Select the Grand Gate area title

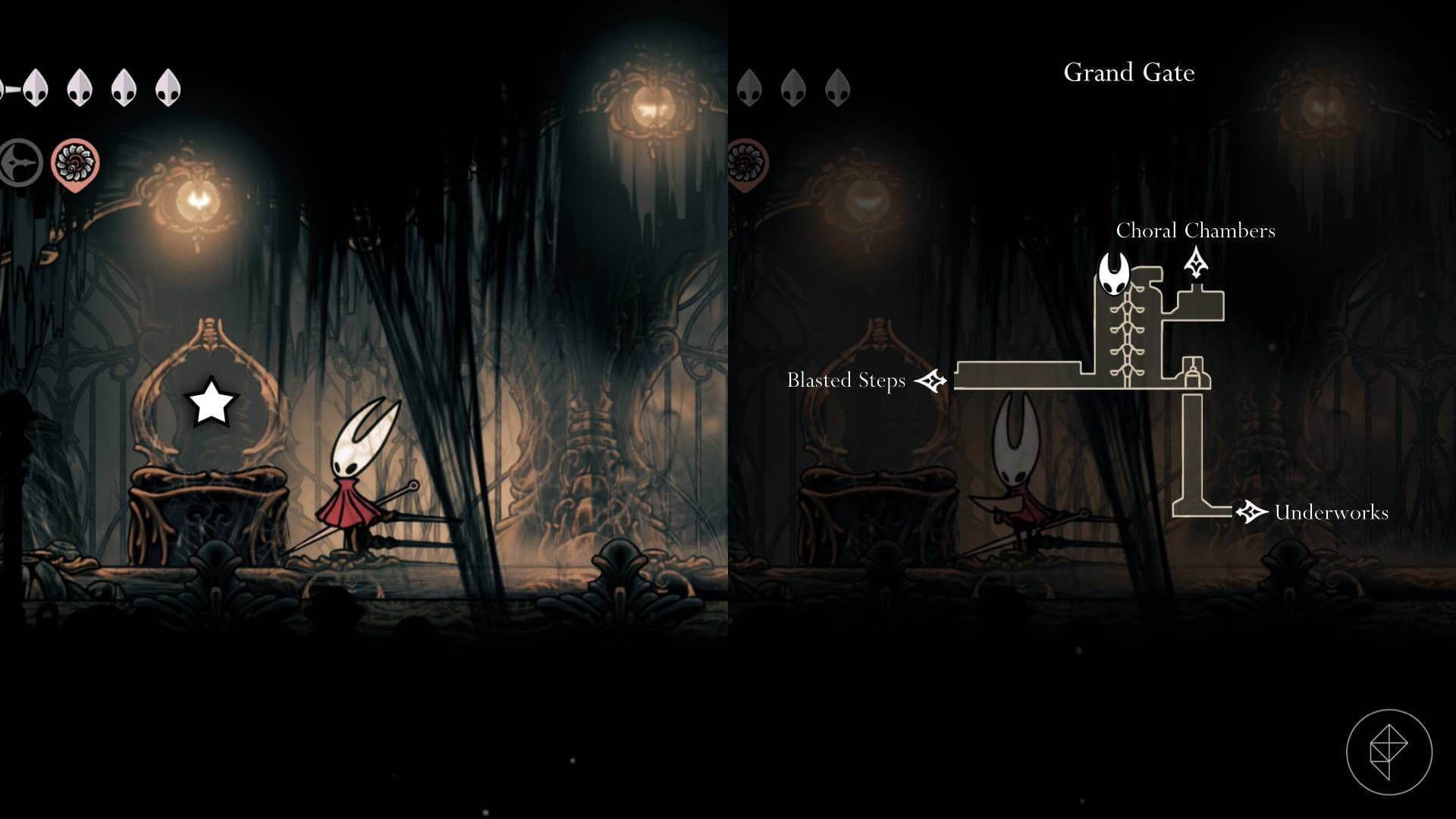pyautogui.click(x=1129, y=73)
